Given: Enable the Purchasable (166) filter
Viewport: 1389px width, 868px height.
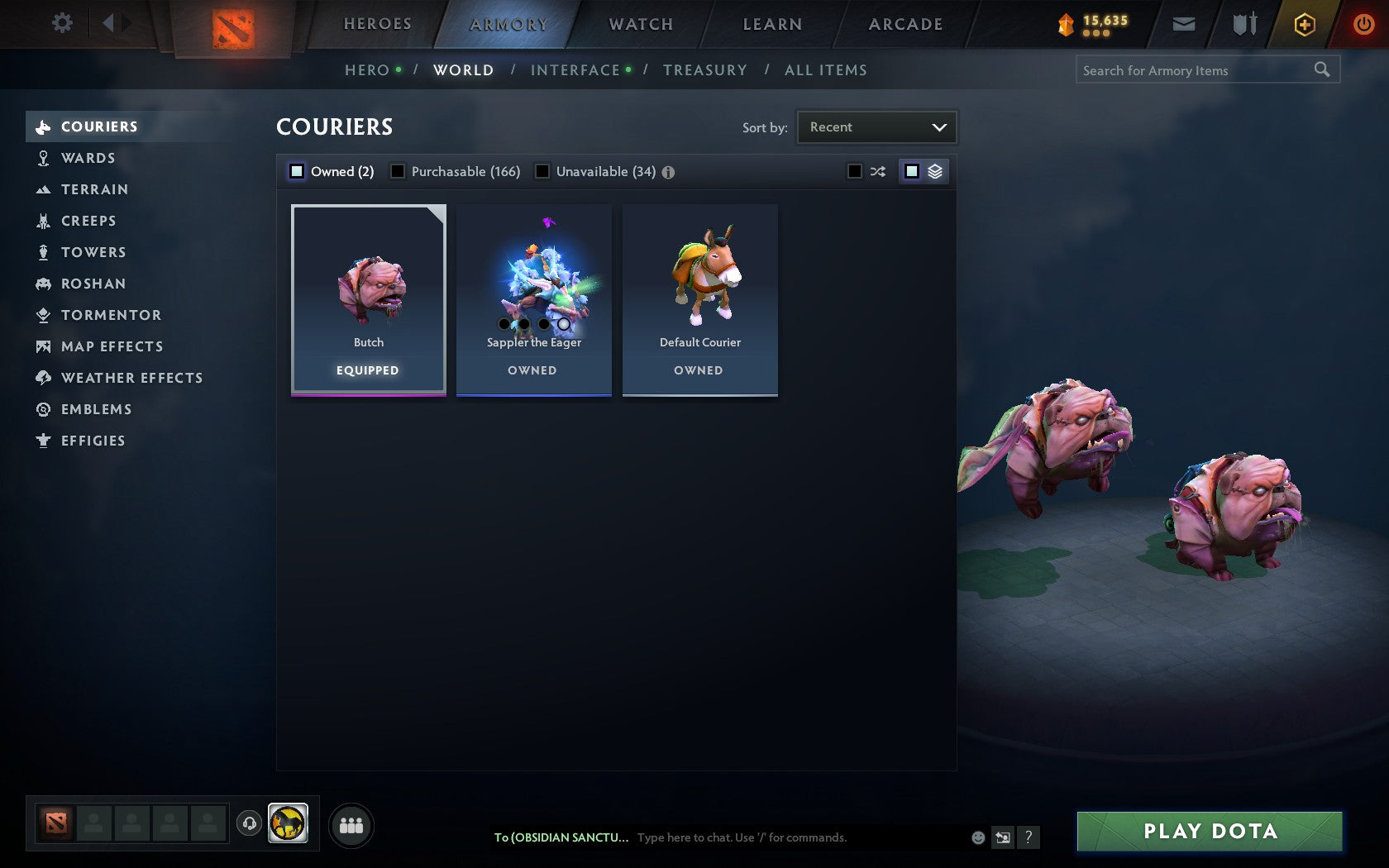Looking at the screenshot, I should coord(399,171).
